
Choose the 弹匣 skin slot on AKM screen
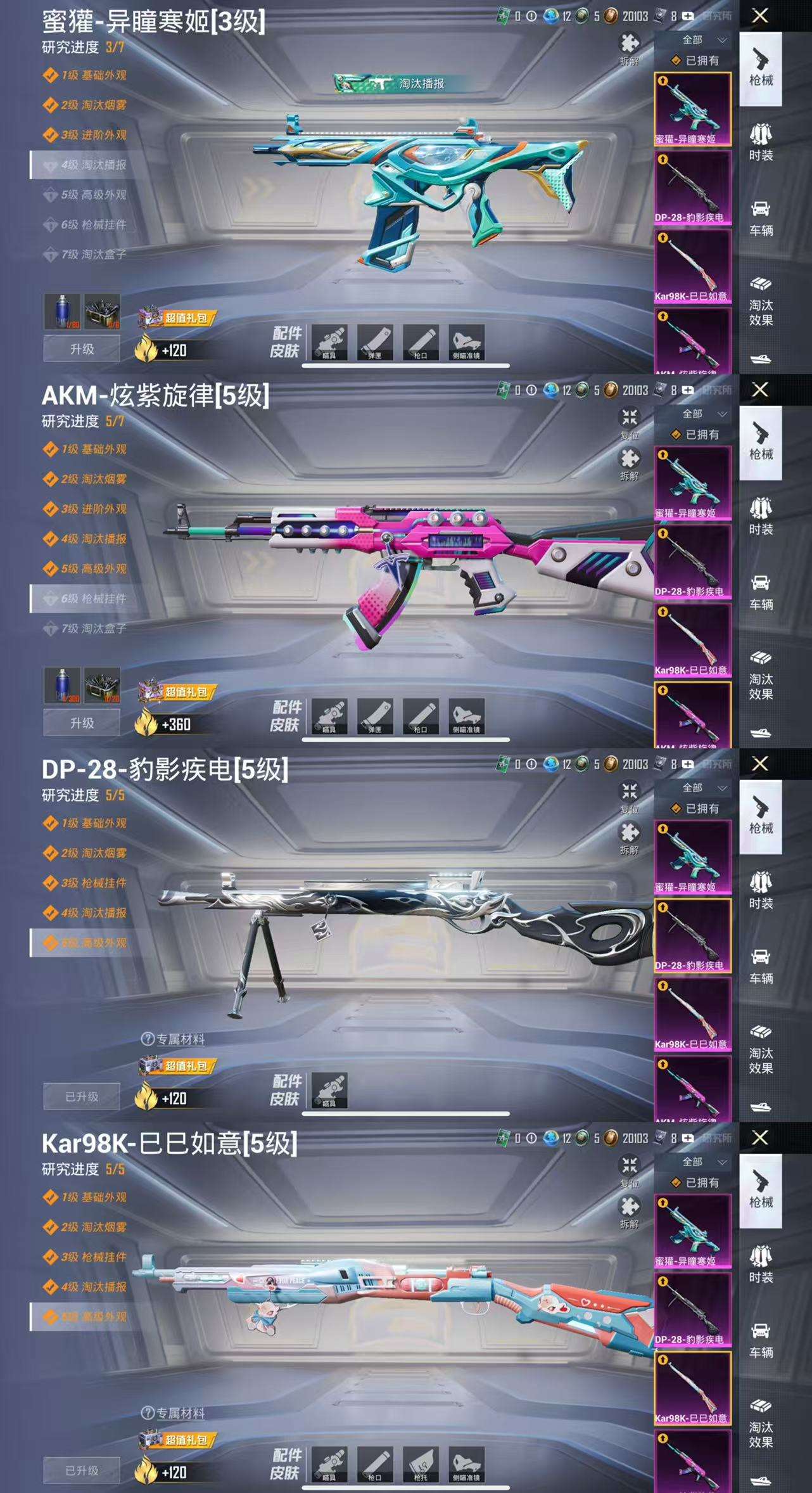375,716
